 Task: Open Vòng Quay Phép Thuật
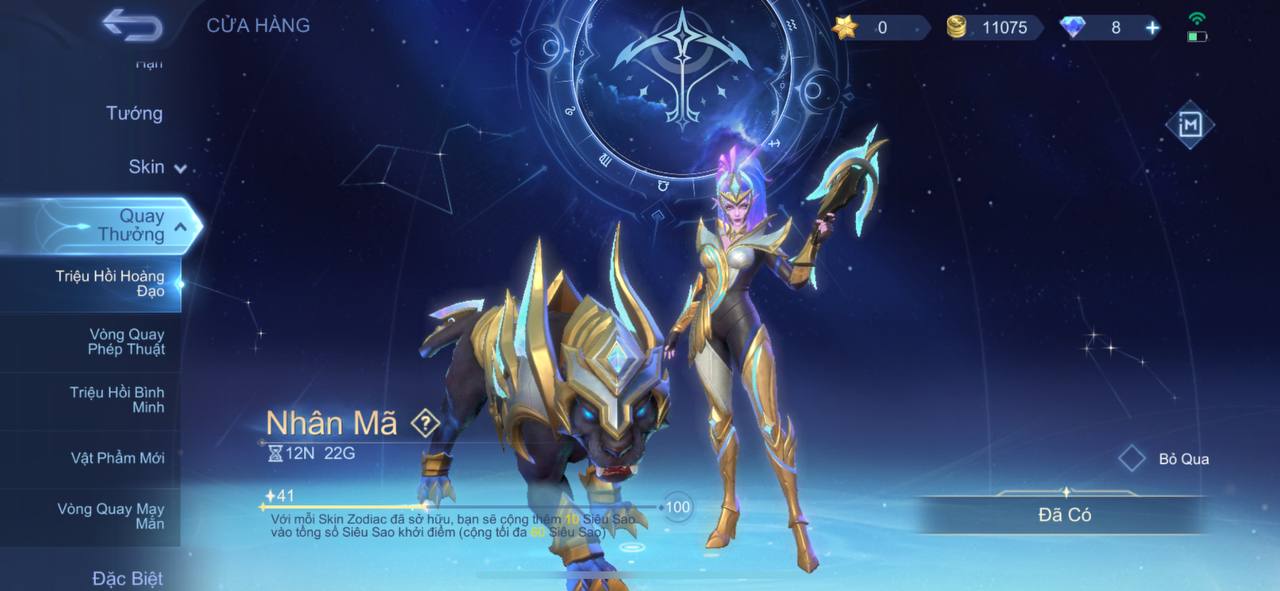point(126,342)
